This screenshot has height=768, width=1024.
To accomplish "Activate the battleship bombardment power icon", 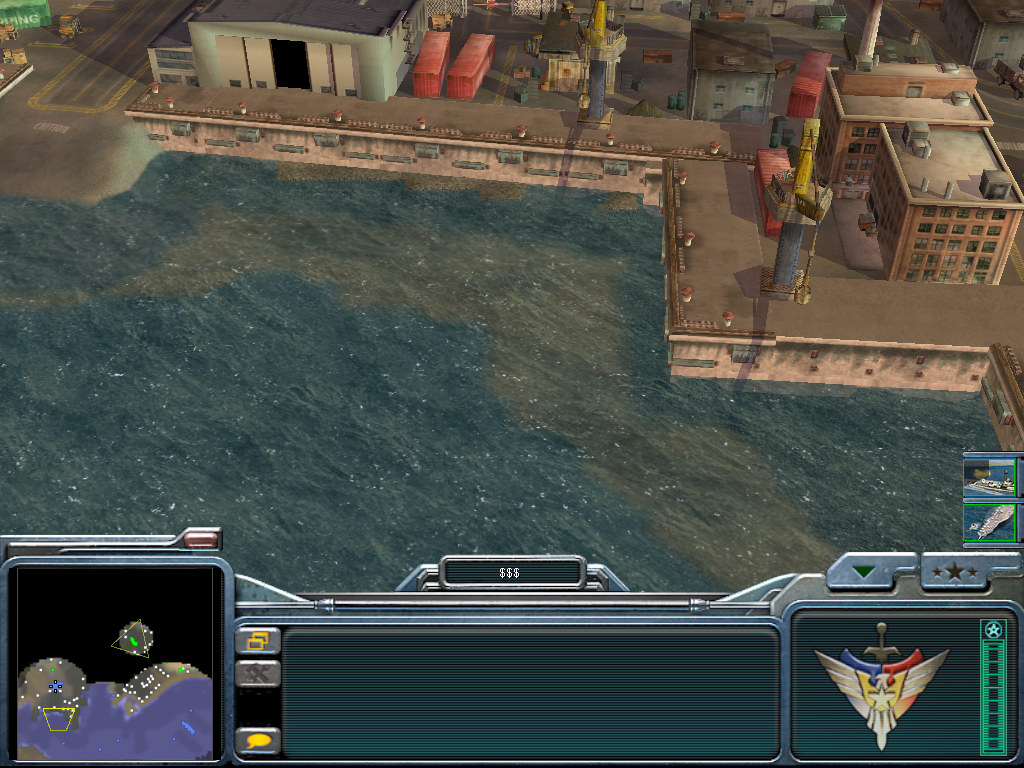I will click(989, 478).
